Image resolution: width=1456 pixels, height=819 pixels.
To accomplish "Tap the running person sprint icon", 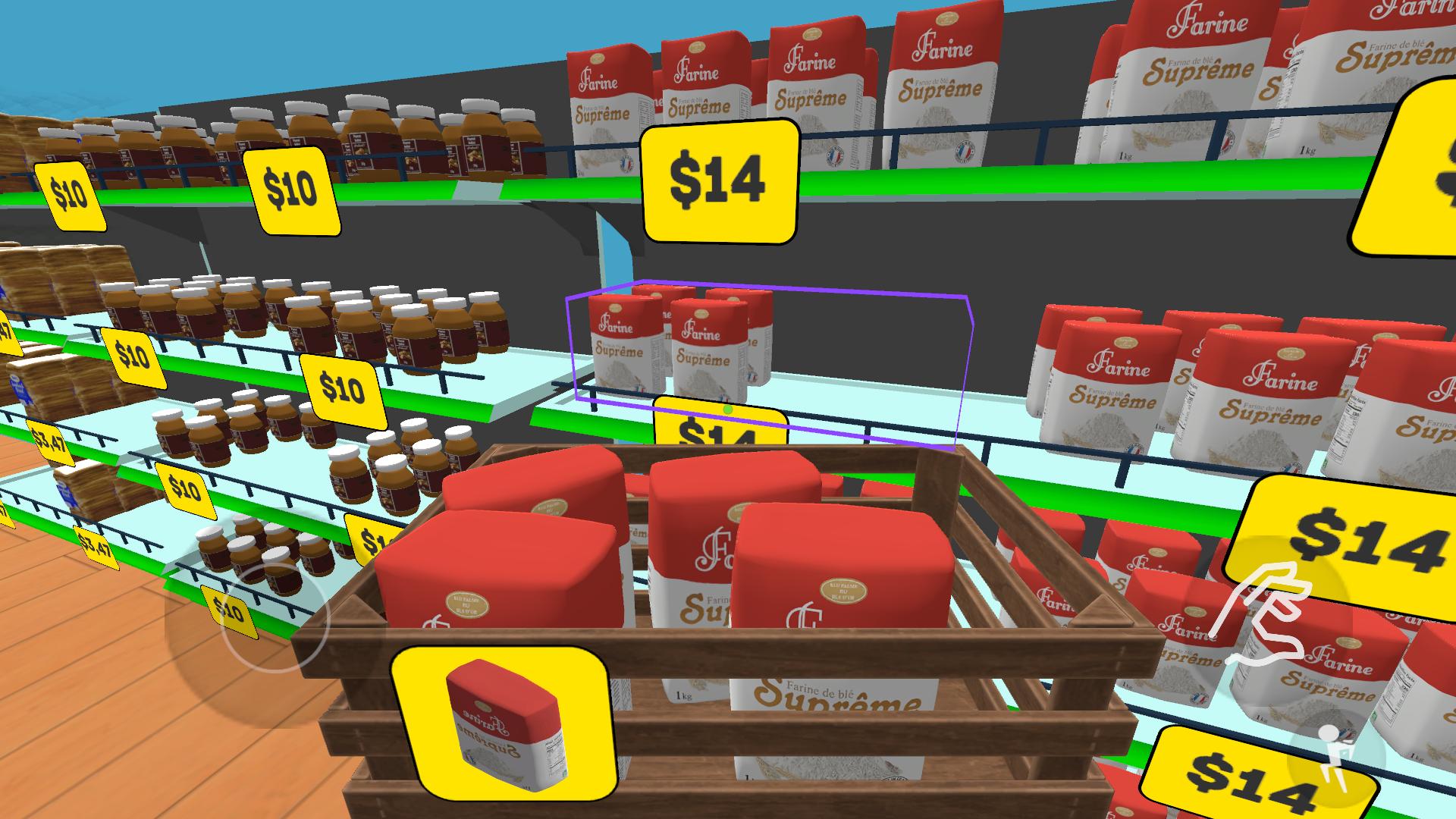I will click(x=1332, y=760).
